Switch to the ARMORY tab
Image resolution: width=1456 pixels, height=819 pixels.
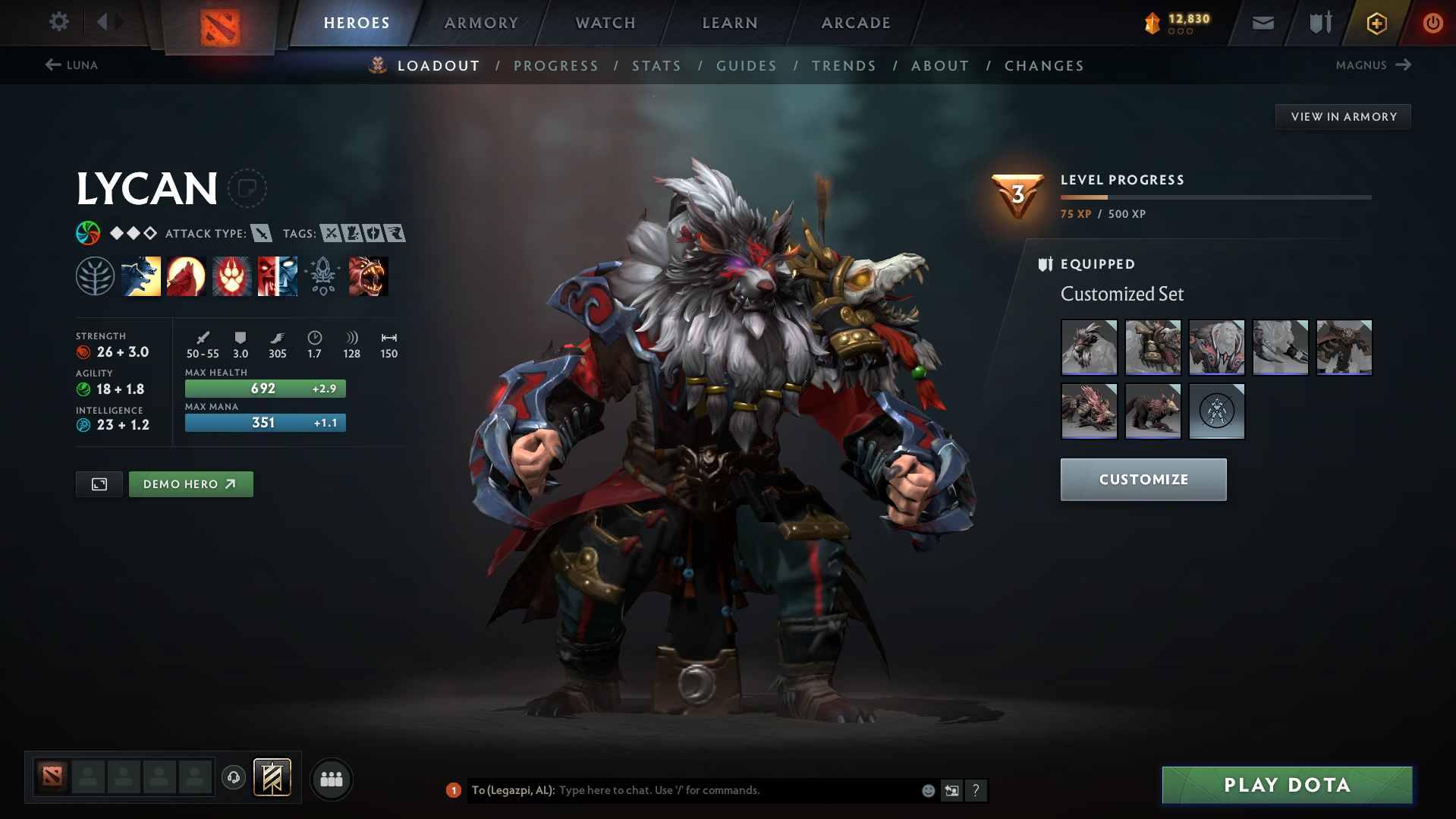(x=481, y=23)
